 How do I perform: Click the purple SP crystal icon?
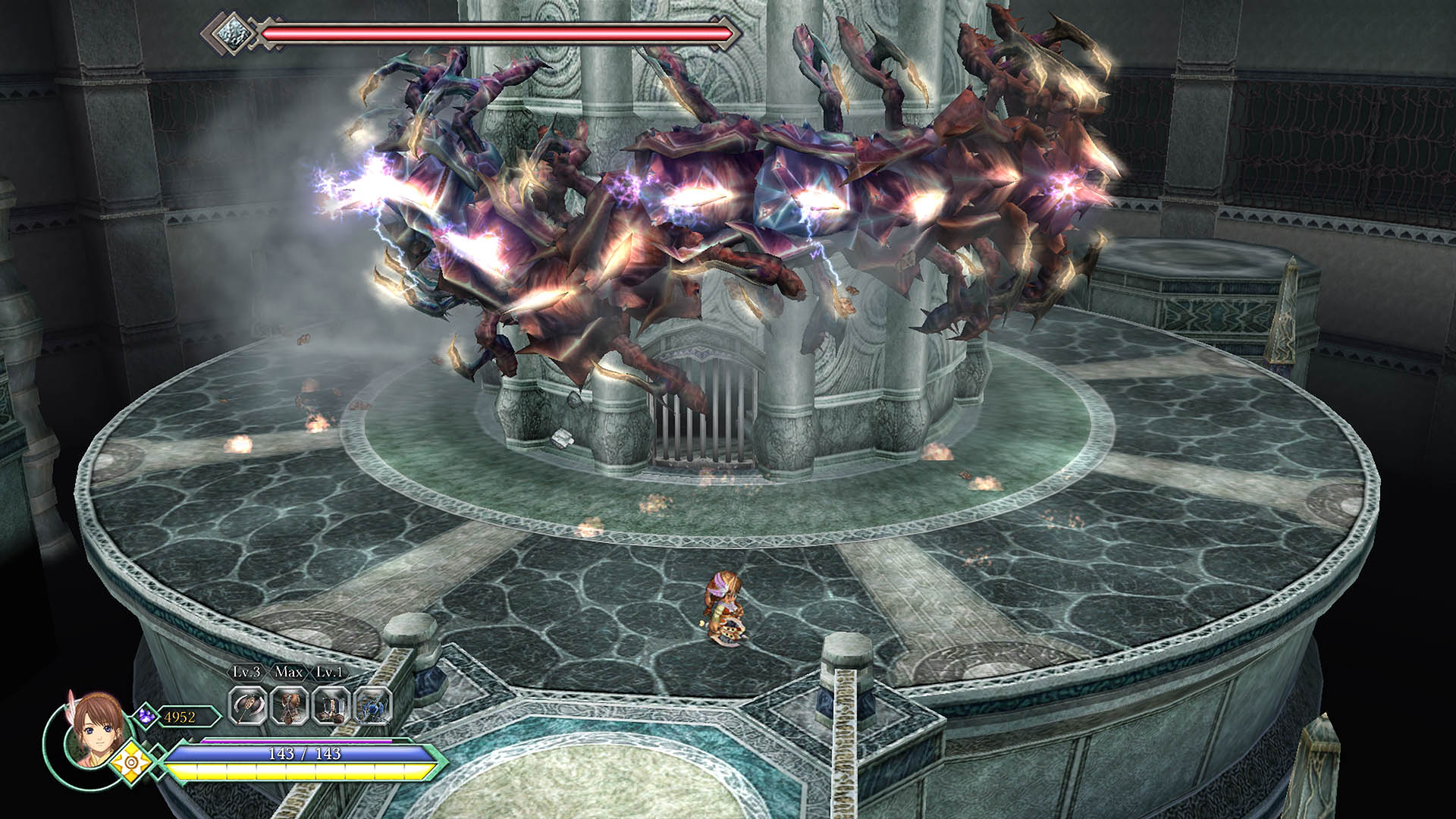click(x=146, y=715)
